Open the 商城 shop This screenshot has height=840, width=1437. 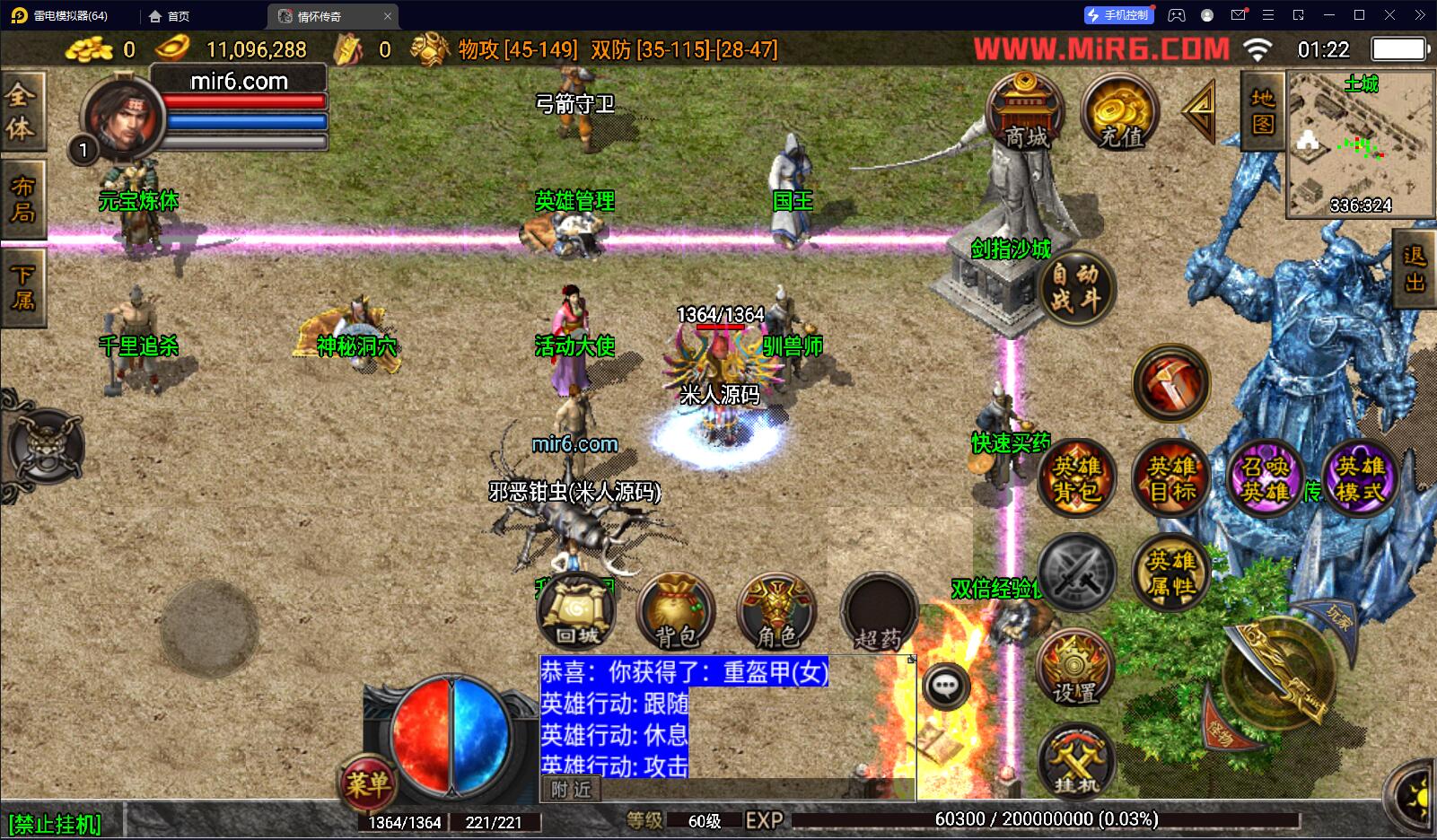1025,112
